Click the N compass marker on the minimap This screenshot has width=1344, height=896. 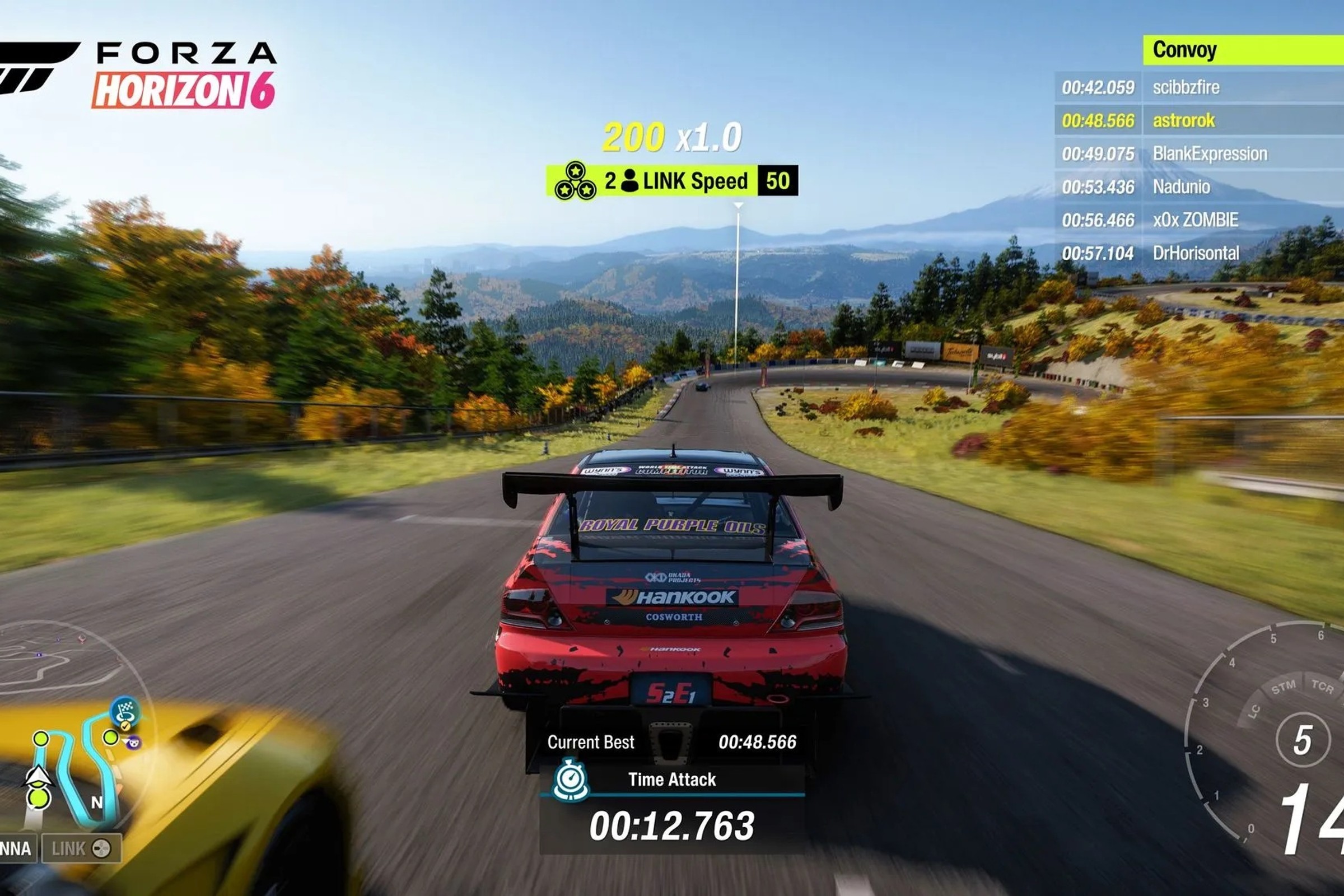coord(97,801)
